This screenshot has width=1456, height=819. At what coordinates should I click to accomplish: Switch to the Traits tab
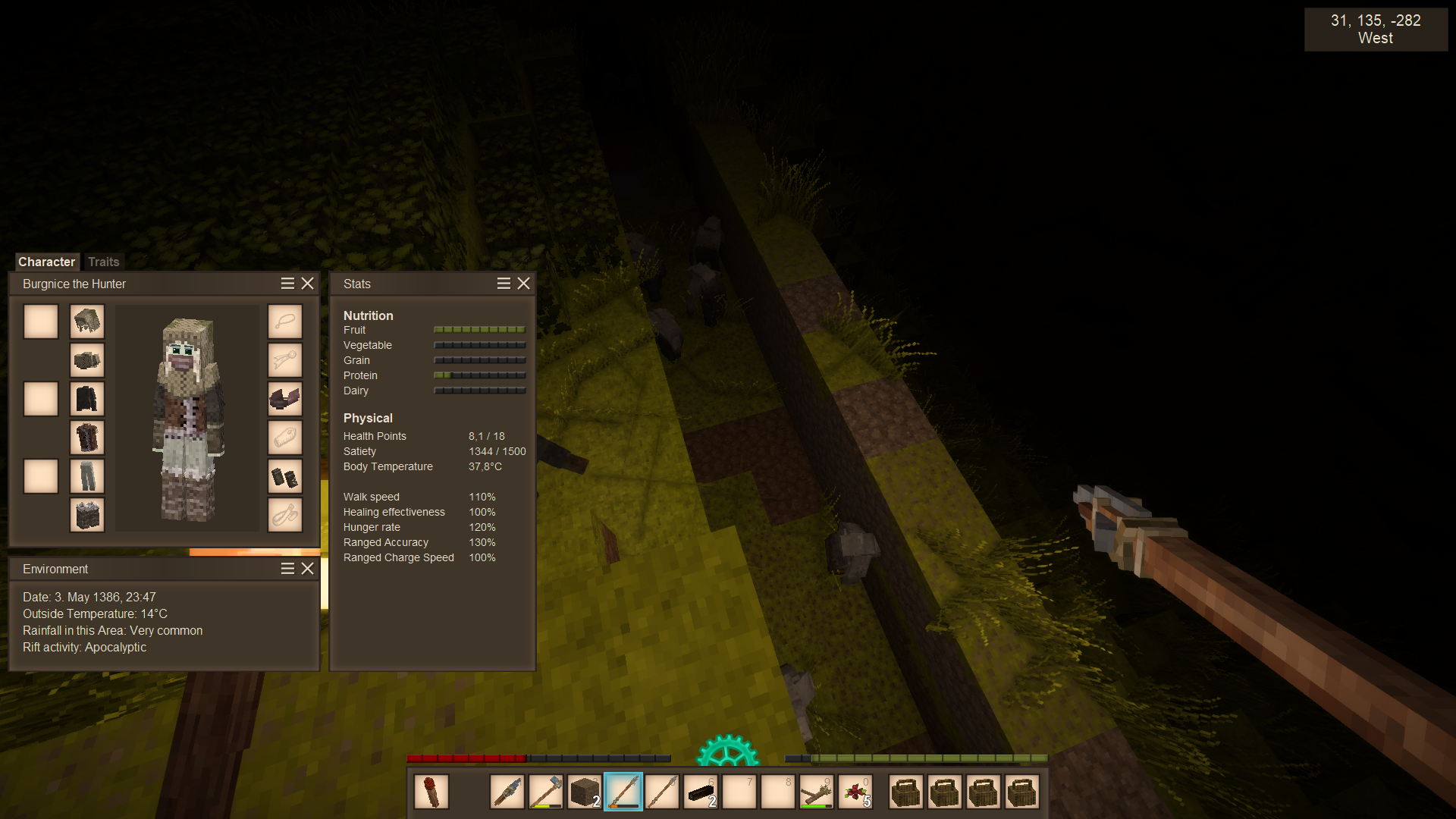[x=103, y=262]
